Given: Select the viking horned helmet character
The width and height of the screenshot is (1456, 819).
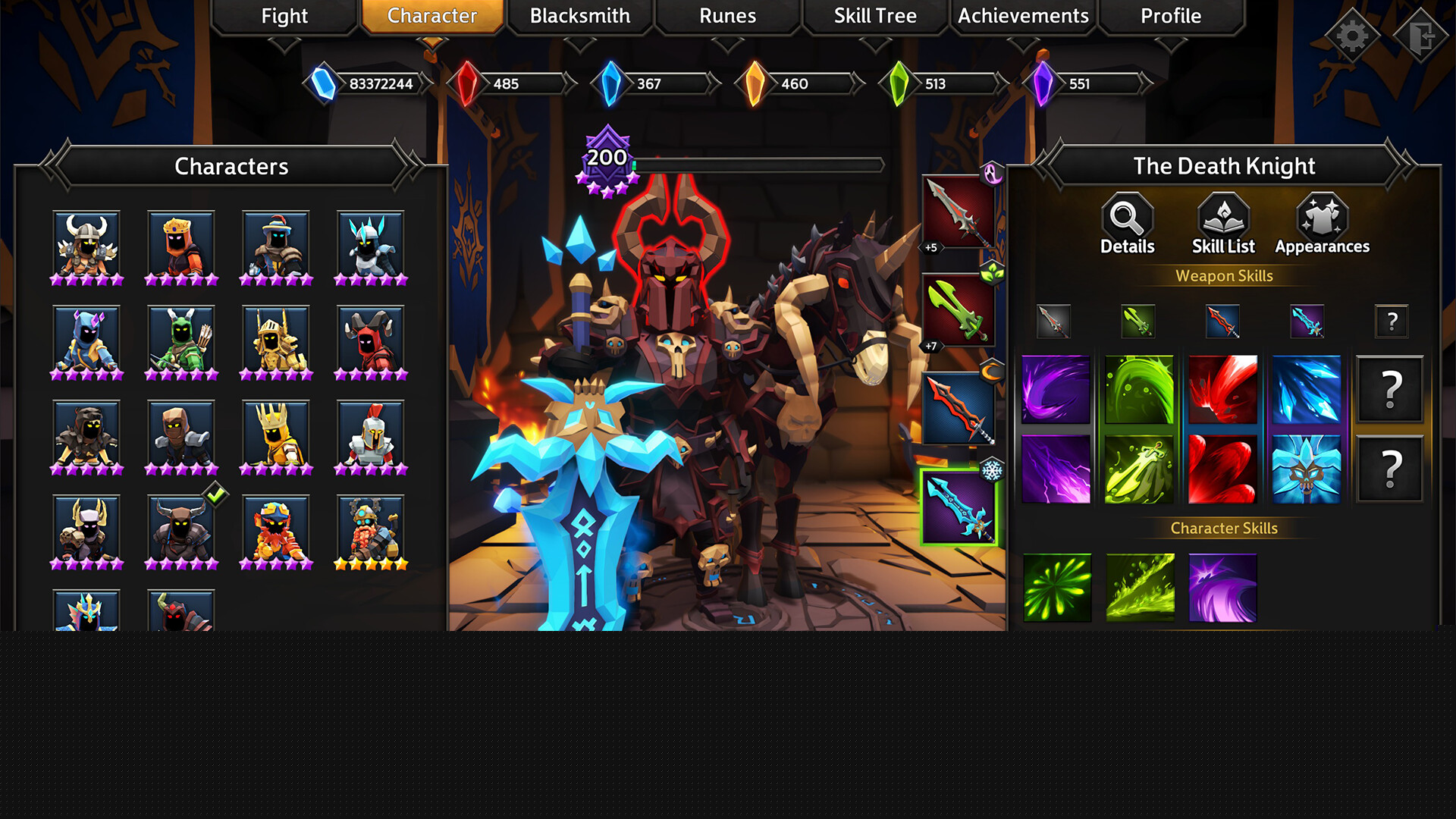Looking at the screenshot, I should click(x=86, y=246).
